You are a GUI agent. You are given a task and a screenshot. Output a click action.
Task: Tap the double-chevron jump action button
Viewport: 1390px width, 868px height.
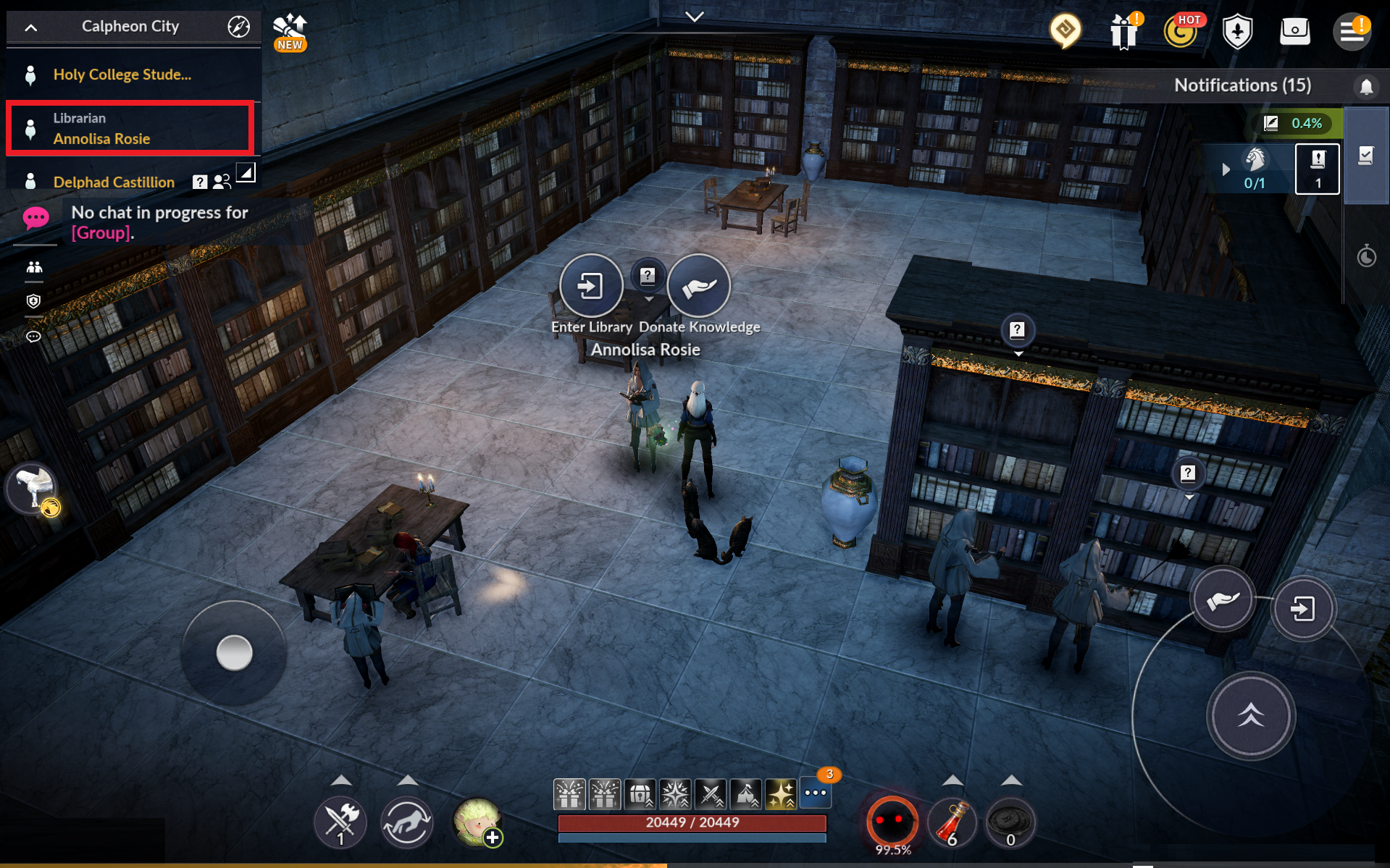click(1250, 716)
